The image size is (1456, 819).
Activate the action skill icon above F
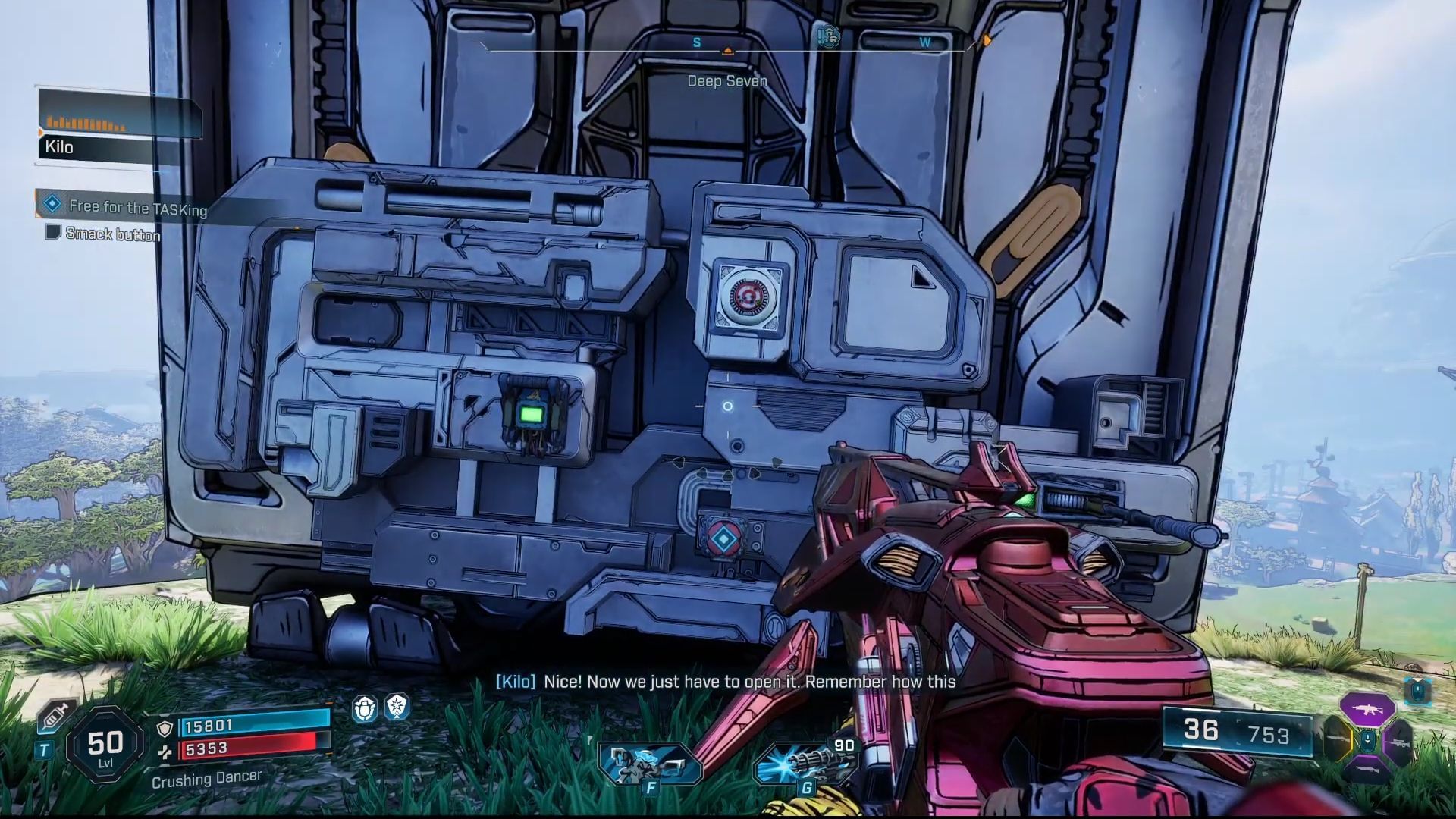(x=649, y=763)
